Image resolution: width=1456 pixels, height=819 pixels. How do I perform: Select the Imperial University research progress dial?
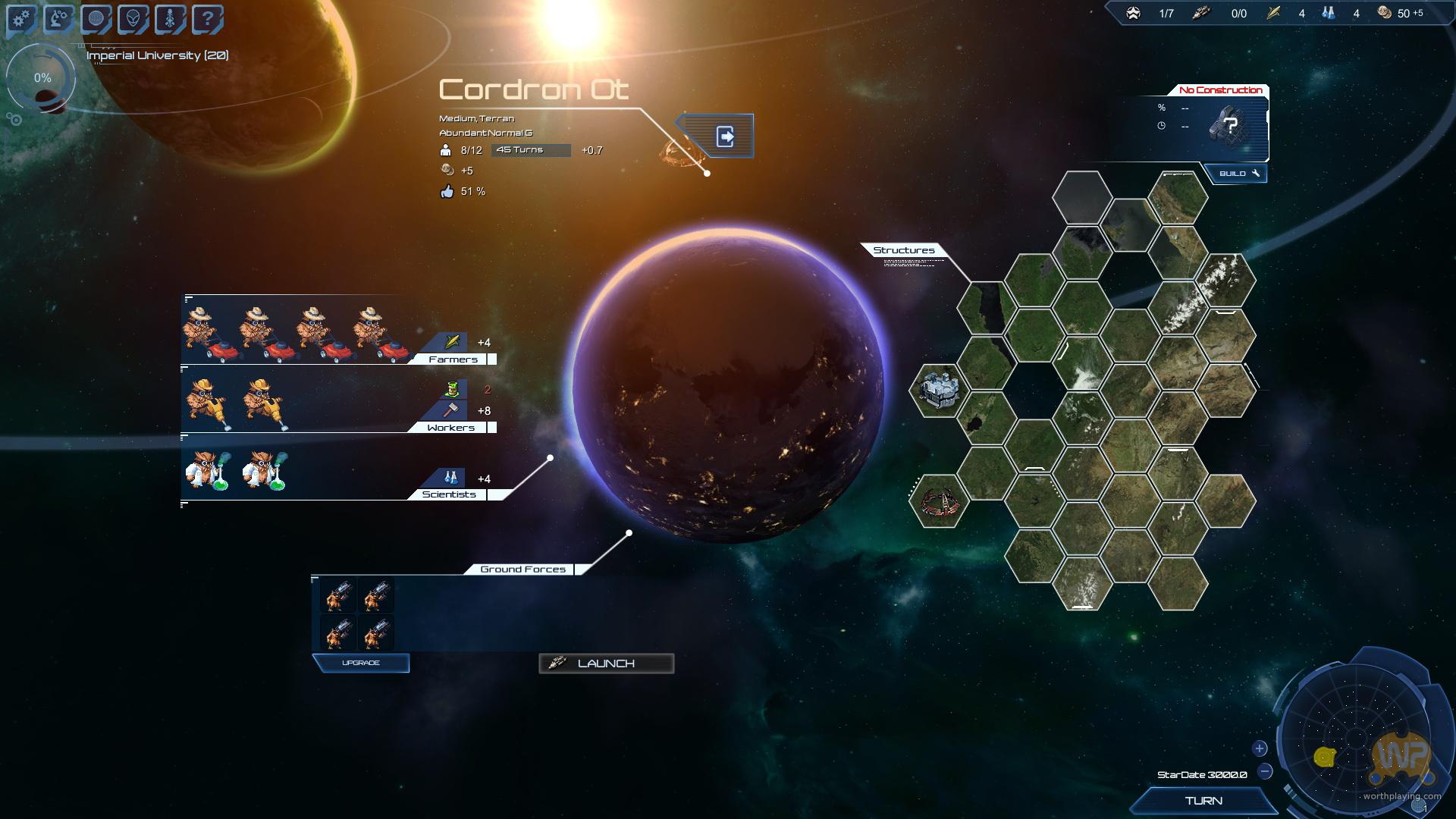(42, 79)
